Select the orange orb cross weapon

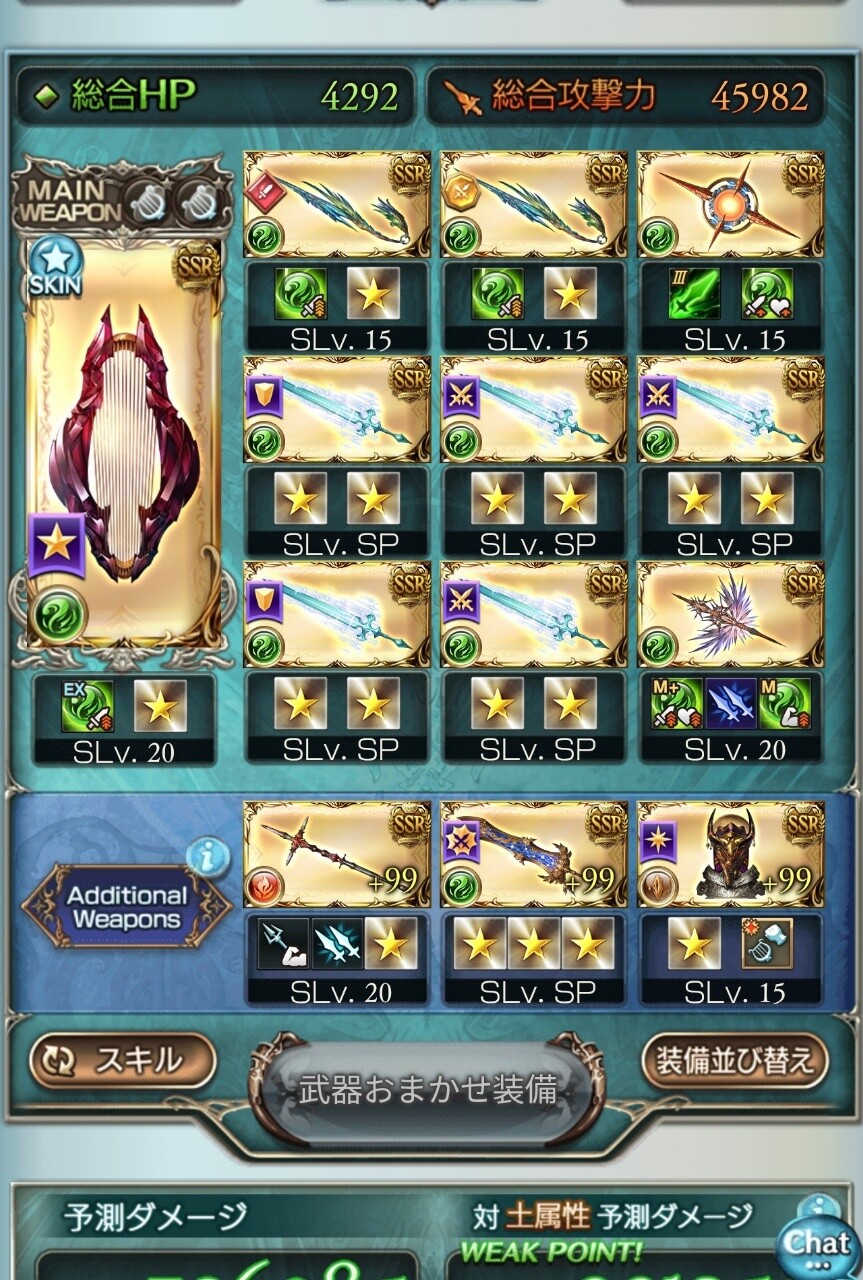[x=731, y=205]
